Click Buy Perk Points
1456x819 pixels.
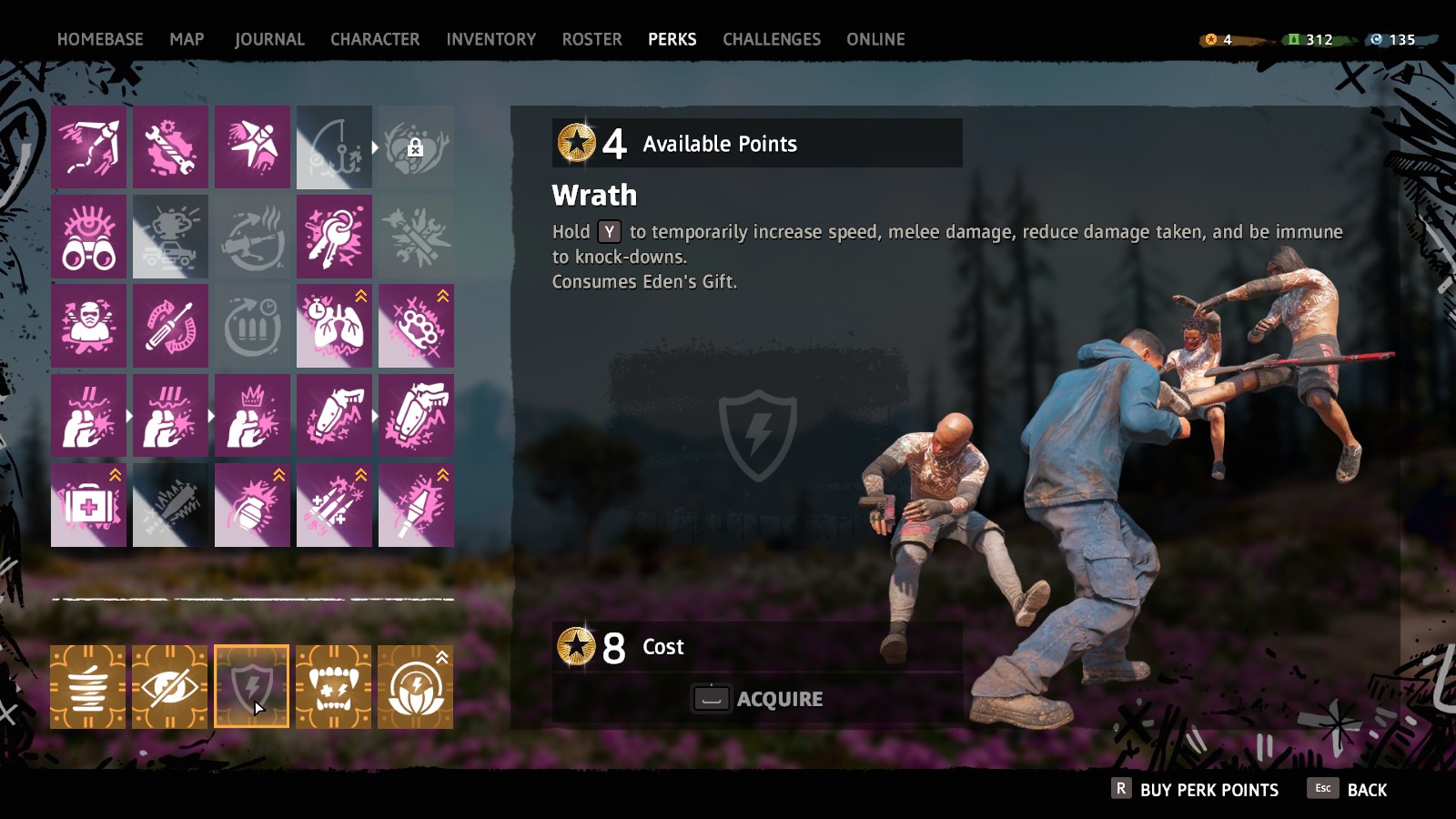click(1201, 789)
